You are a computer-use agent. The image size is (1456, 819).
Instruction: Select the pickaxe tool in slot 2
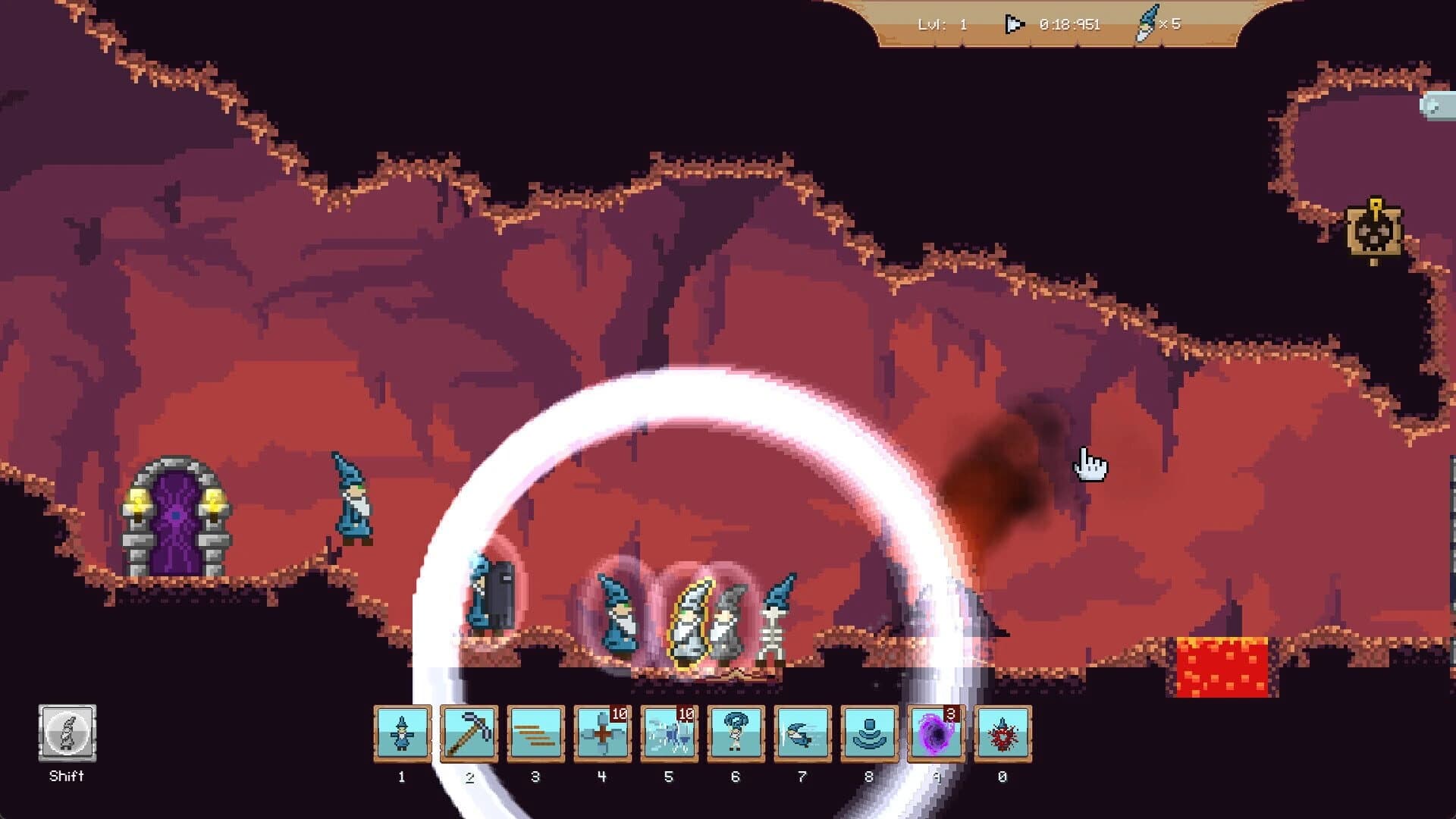[469, 732]
